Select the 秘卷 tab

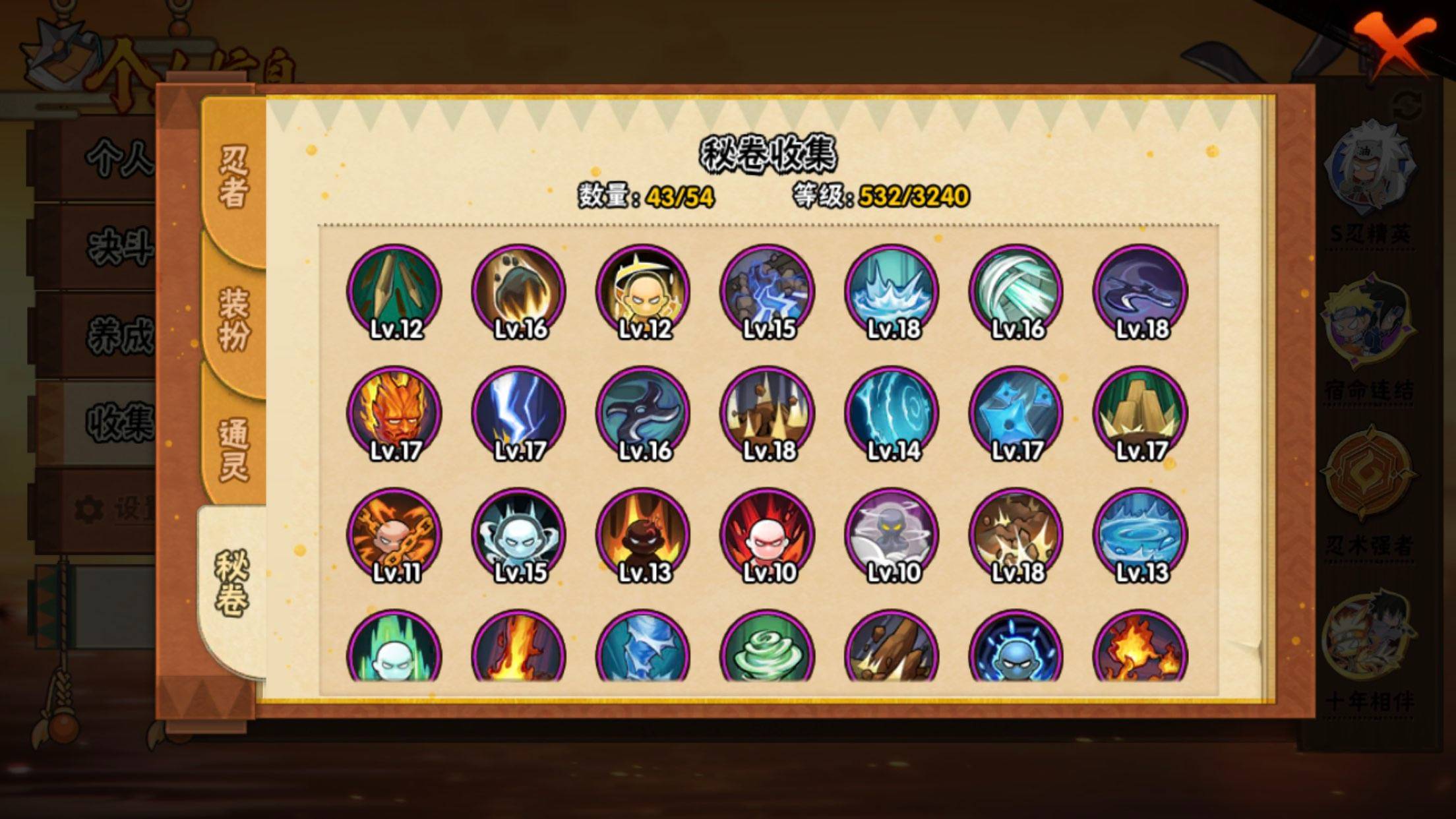232,583
